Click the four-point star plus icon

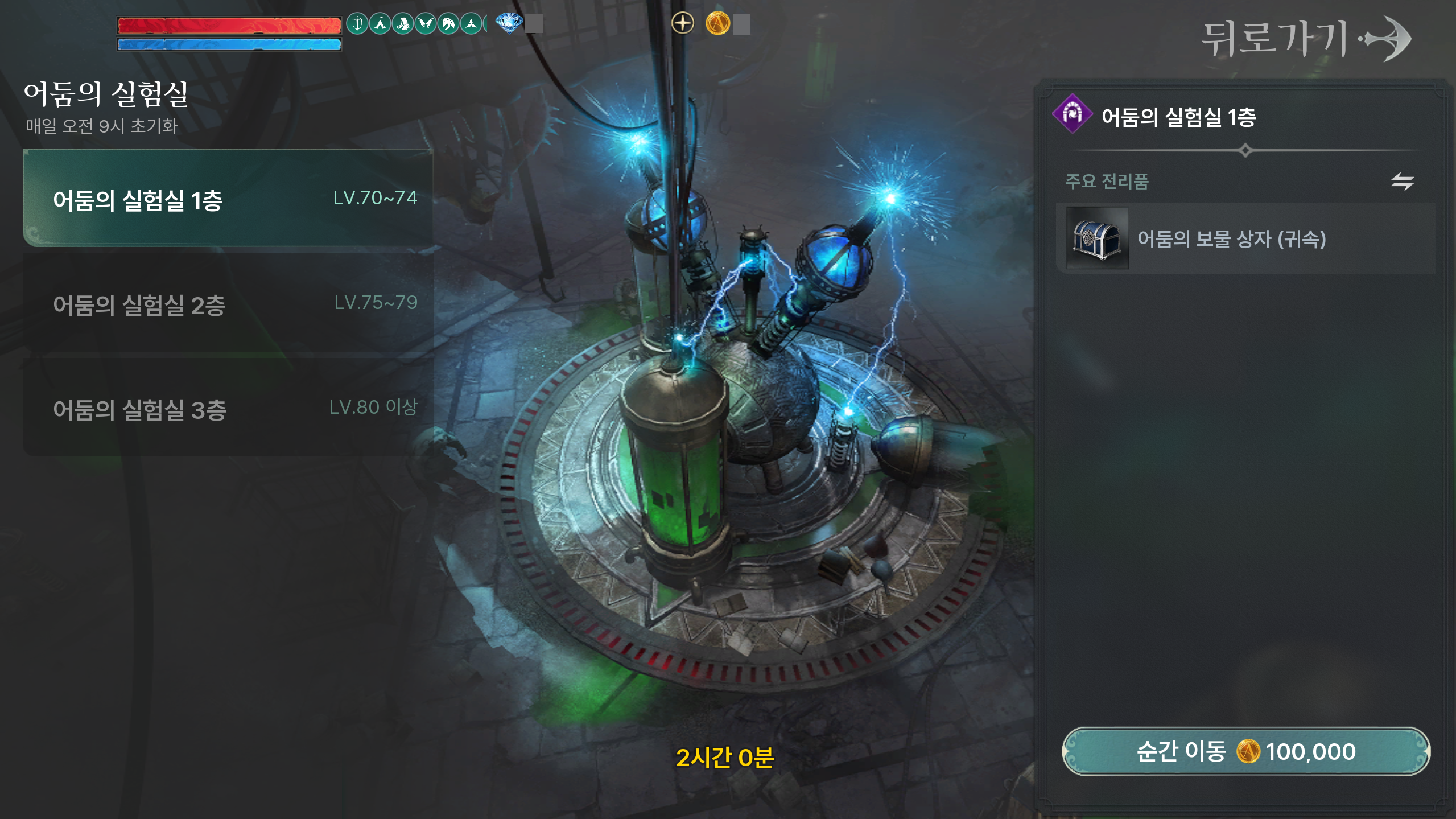point(682,24)
